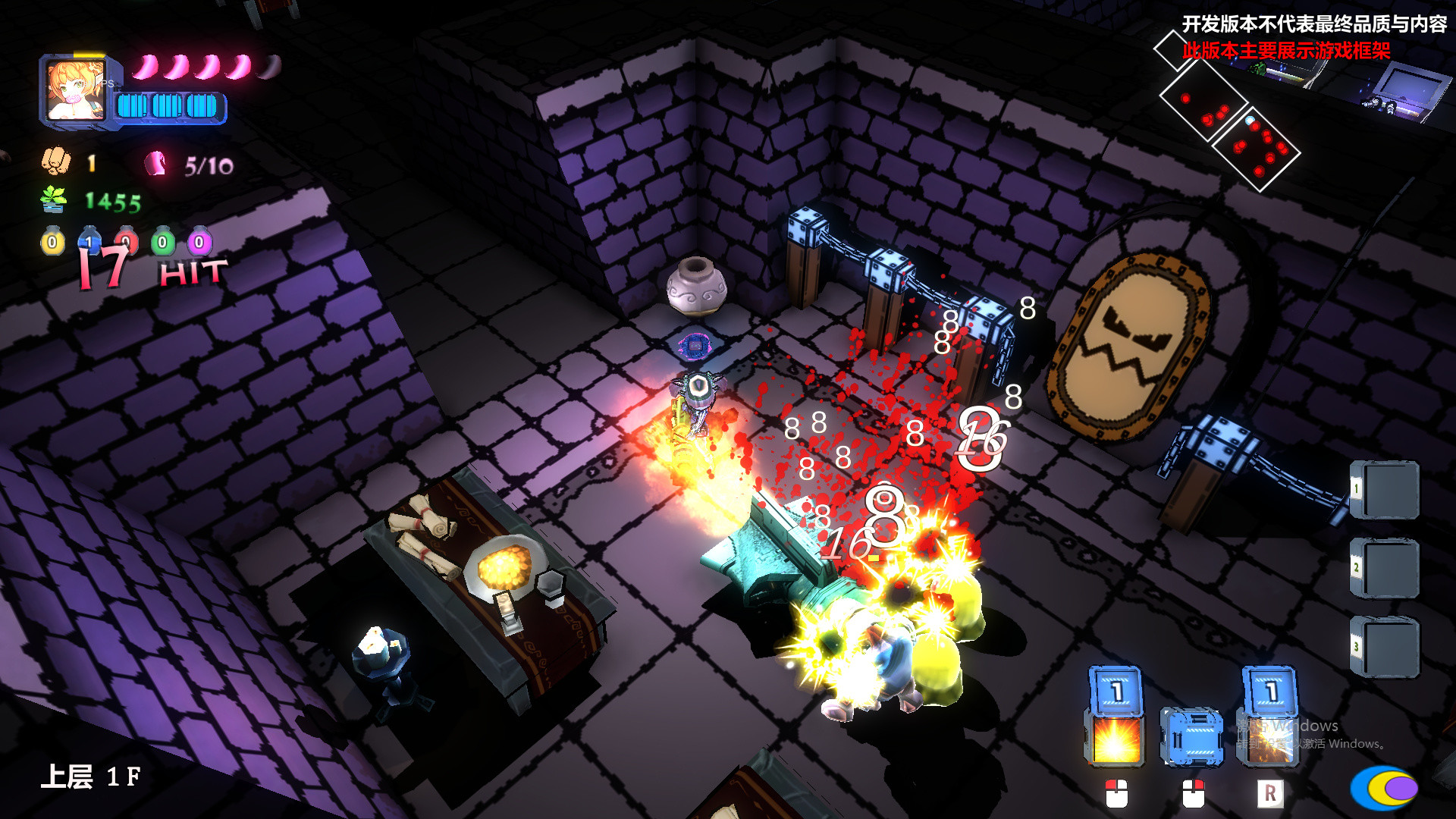Select the 上层 1F floor label
Screen dimensions: 1456x819
click(x=91, y=777)
